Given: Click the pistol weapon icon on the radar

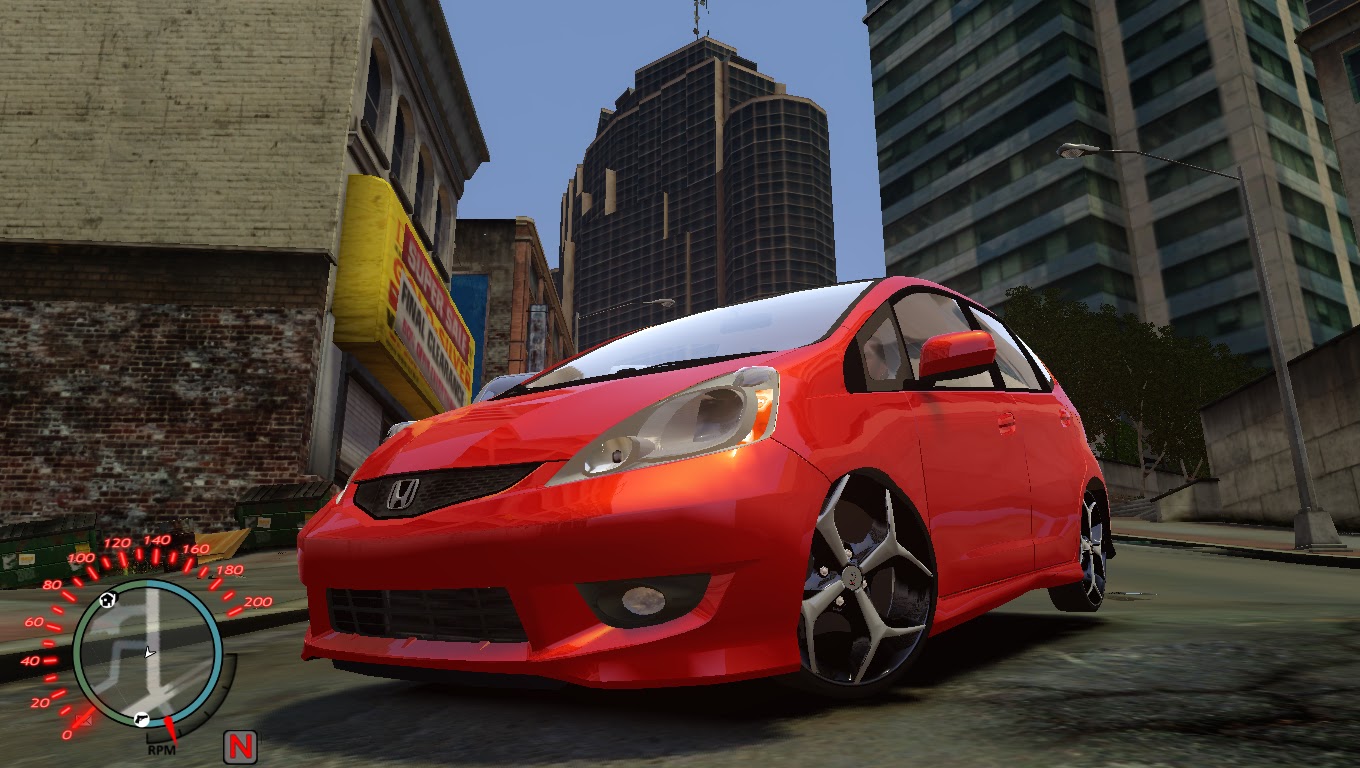Looking at the screenshot, I should 140,719.
